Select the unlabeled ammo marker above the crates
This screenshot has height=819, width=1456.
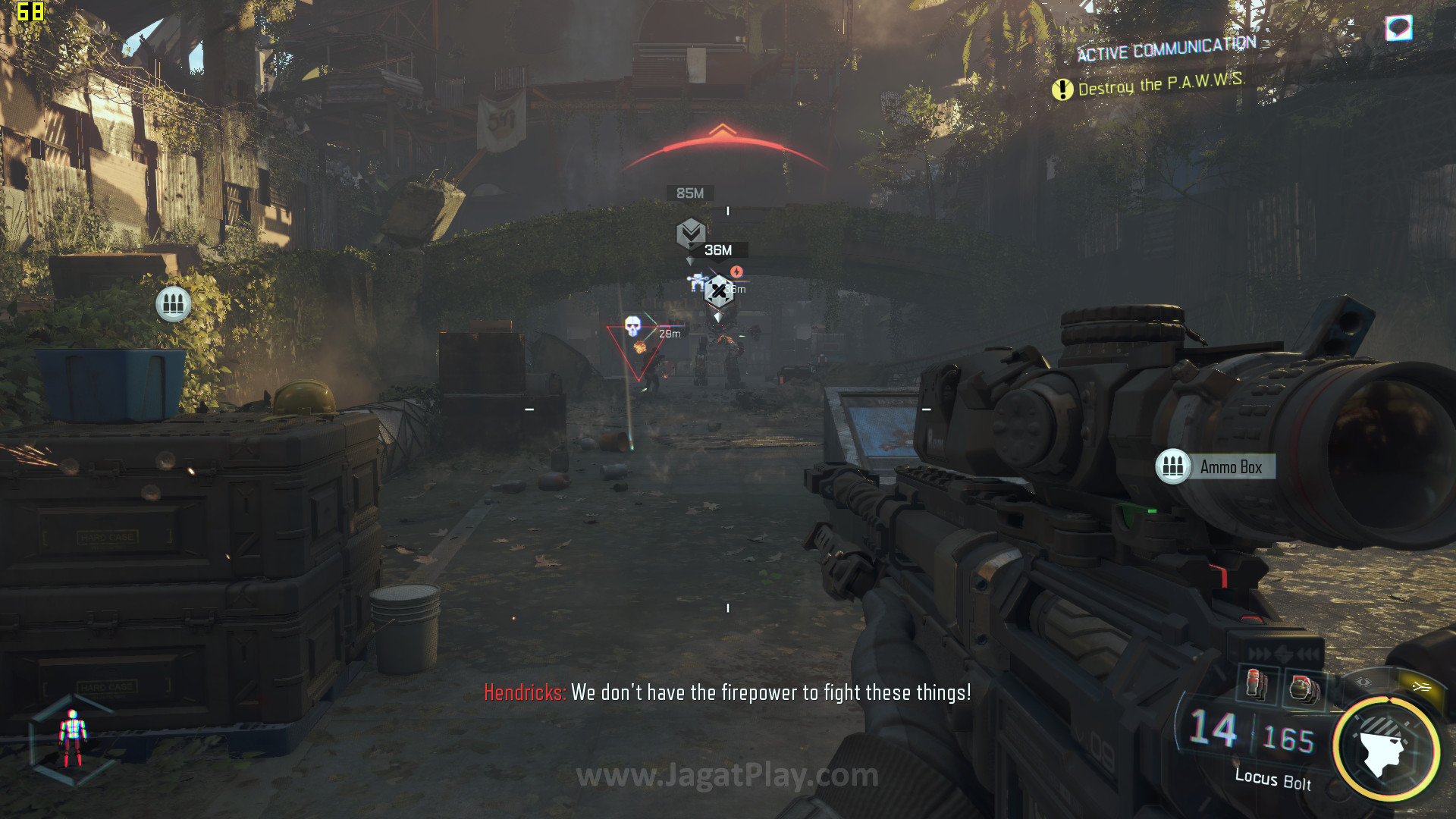click(x=173, y=304)
